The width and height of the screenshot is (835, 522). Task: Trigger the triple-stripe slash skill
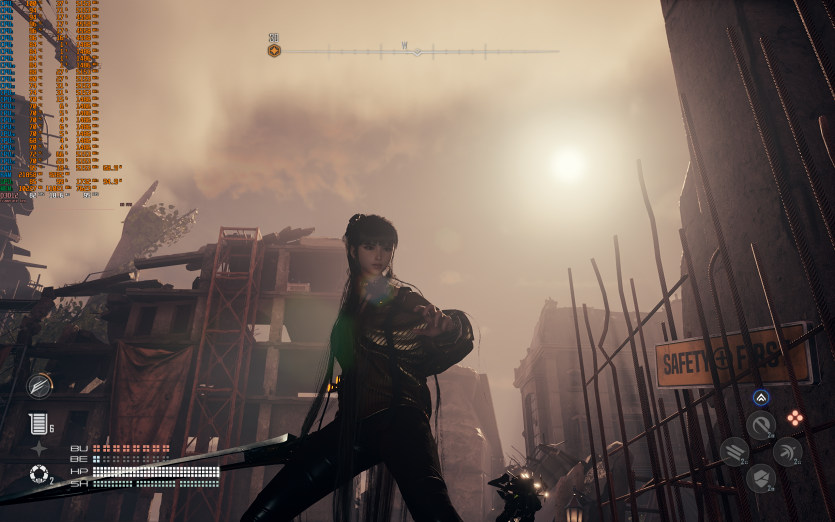(x=734, y=452)
